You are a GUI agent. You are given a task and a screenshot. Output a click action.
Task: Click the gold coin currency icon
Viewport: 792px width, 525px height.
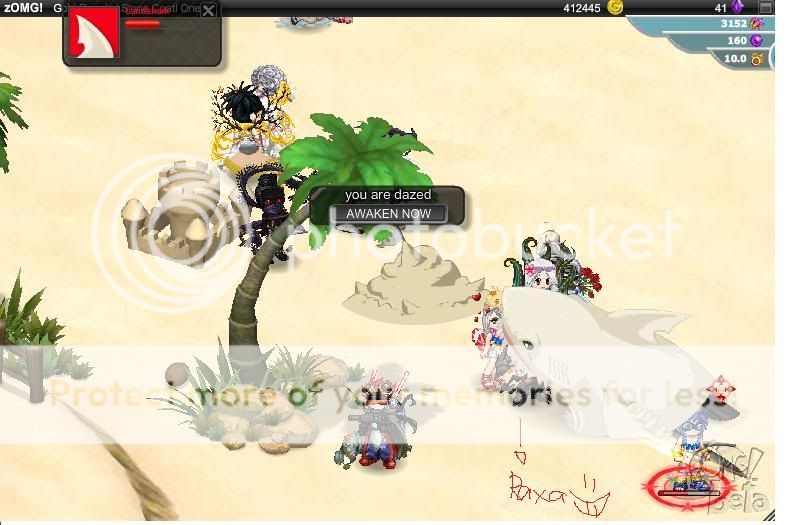coord(616,8)
